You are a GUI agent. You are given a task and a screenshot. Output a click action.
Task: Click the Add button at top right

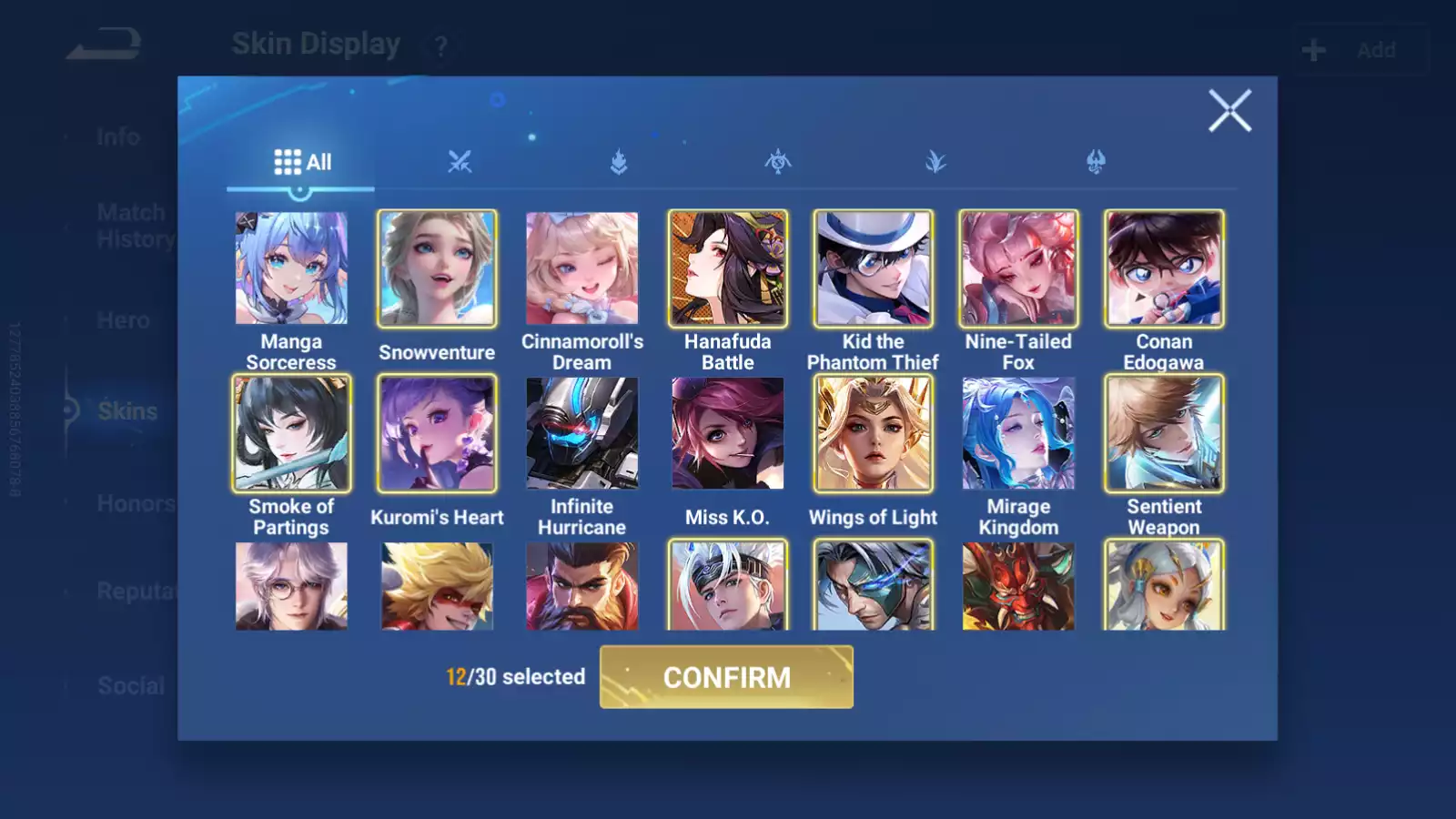click(x=1360, y=50)
